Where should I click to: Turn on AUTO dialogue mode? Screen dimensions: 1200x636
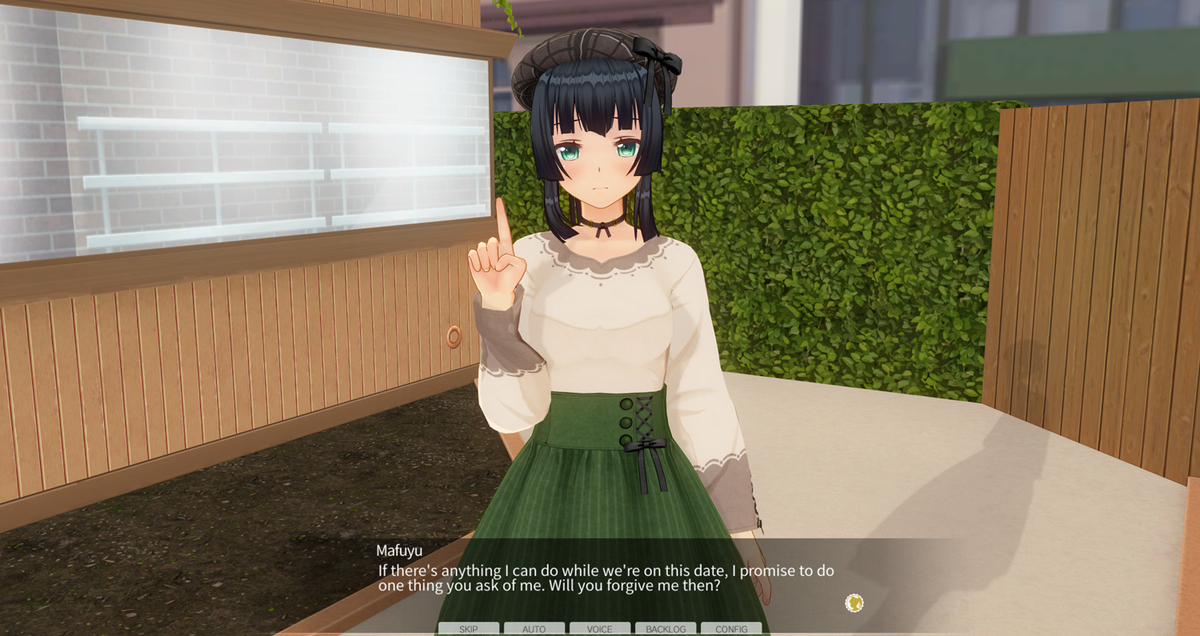point(534,629)
